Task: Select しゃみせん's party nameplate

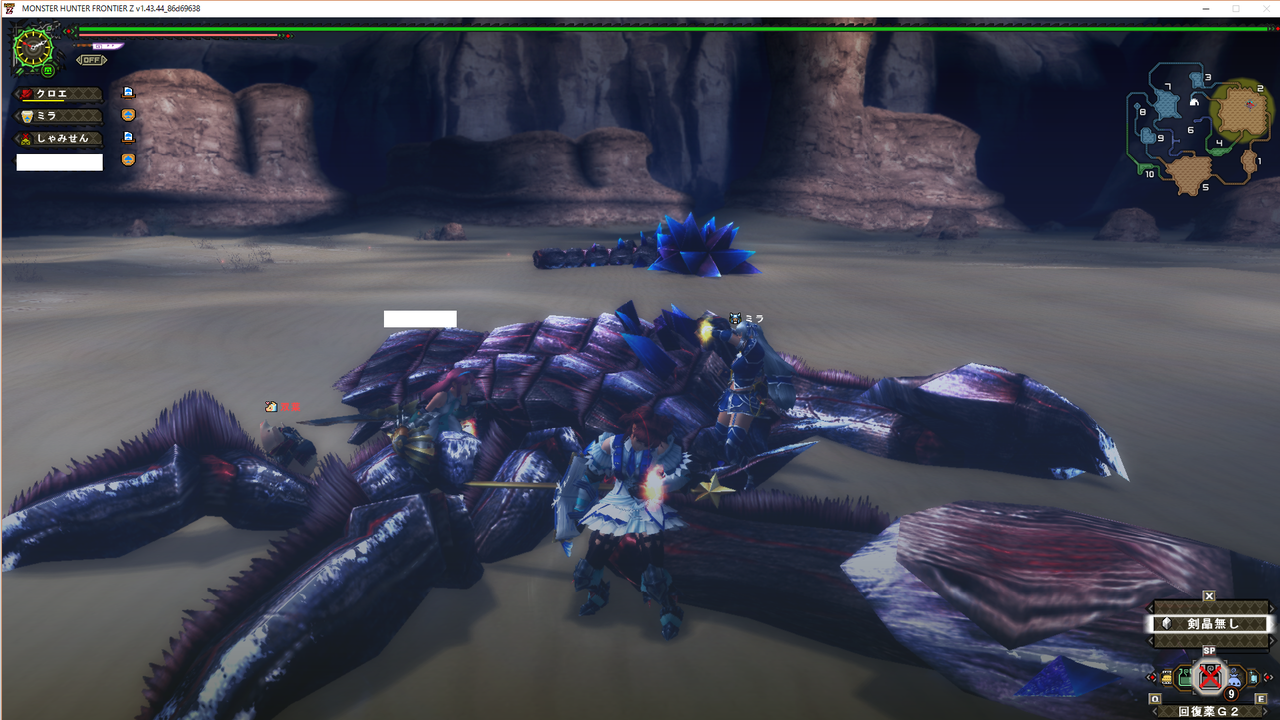Action: (60, 137)
